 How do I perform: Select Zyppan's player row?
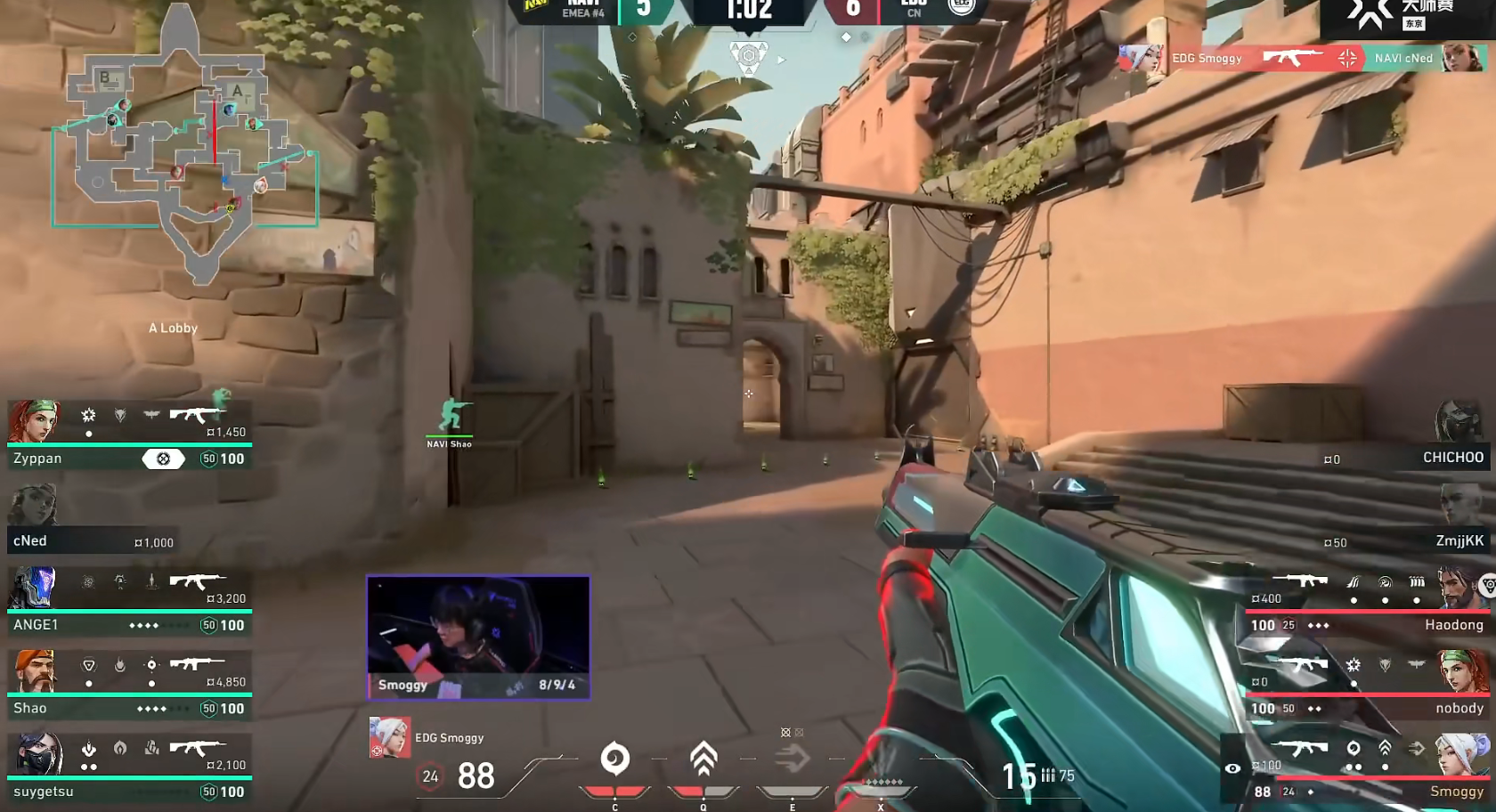point(129,436)
